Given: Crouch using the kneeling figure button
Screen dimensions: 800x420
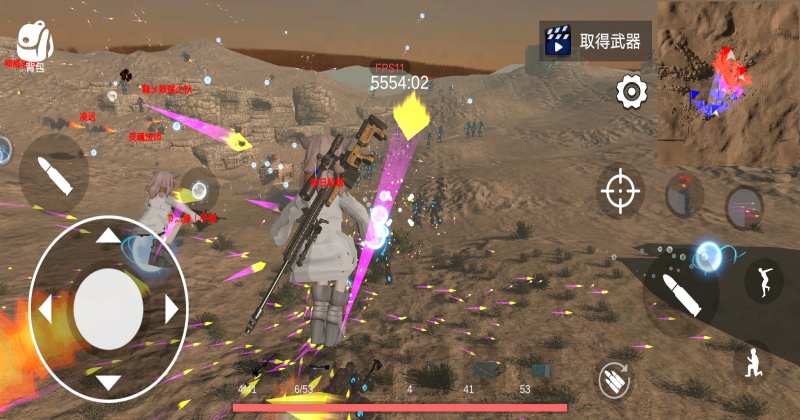Looking at the screenshot, I should click(x=752, y=362).
